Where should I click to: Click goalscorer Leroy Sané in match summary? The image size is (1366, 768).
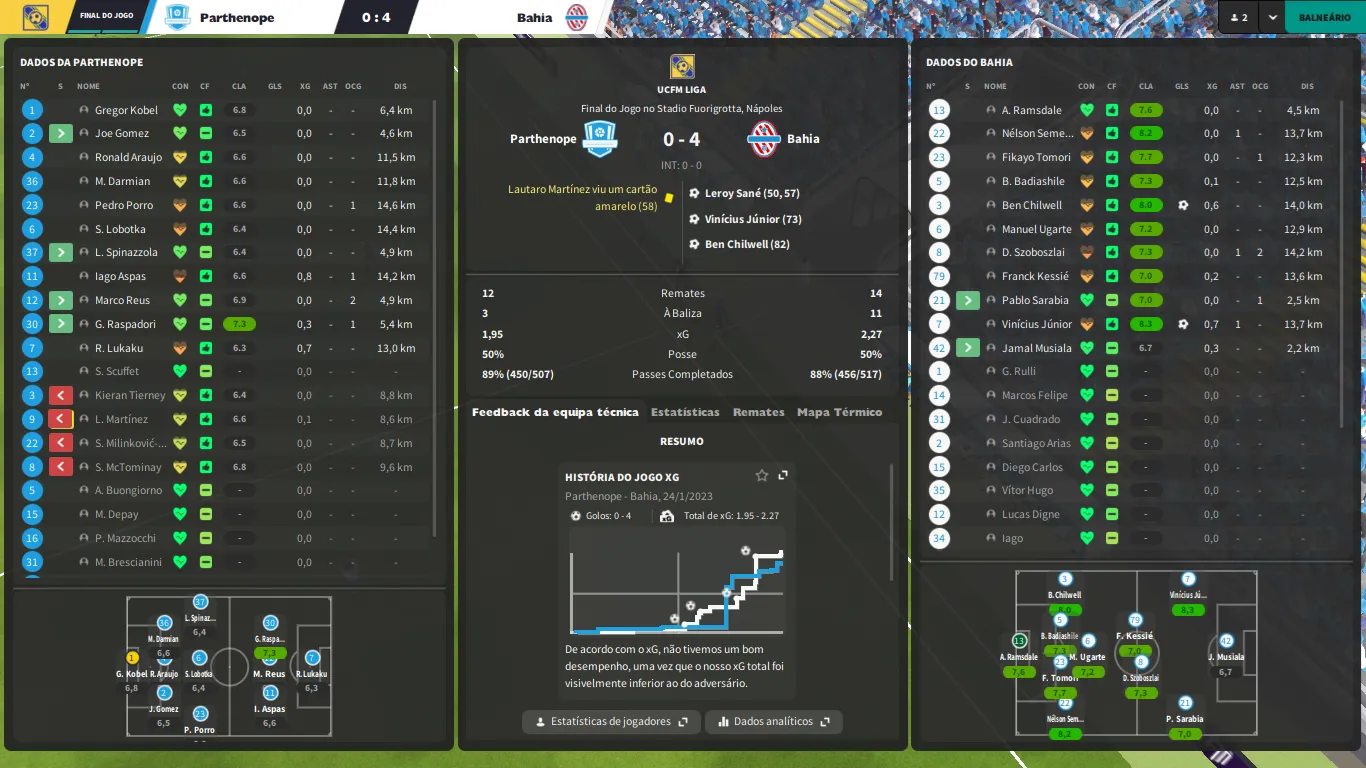click(x=752, y=193)
